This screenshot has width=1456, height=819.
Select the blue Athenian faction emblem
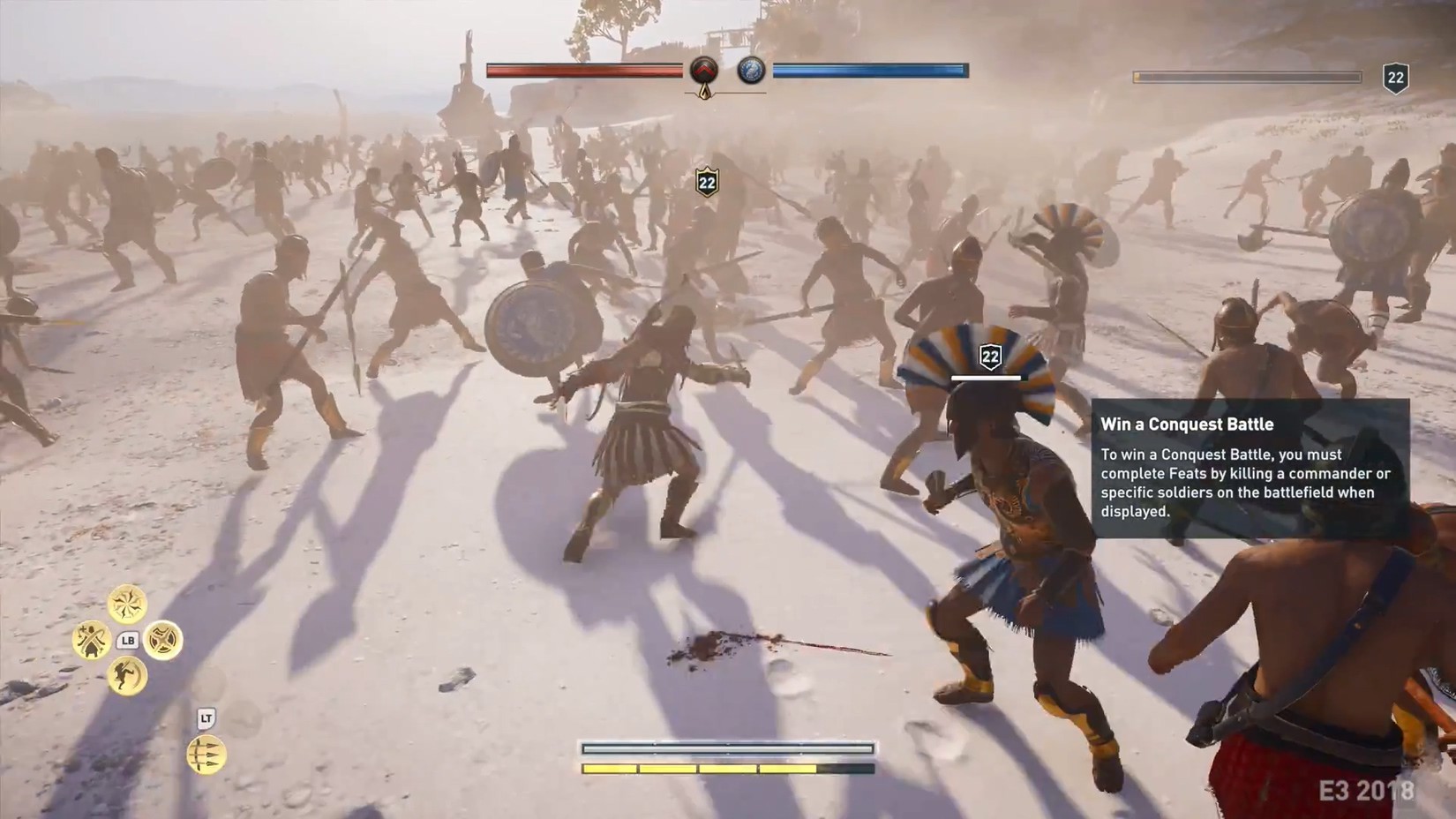pyautogui.click(x=751, y=71)
